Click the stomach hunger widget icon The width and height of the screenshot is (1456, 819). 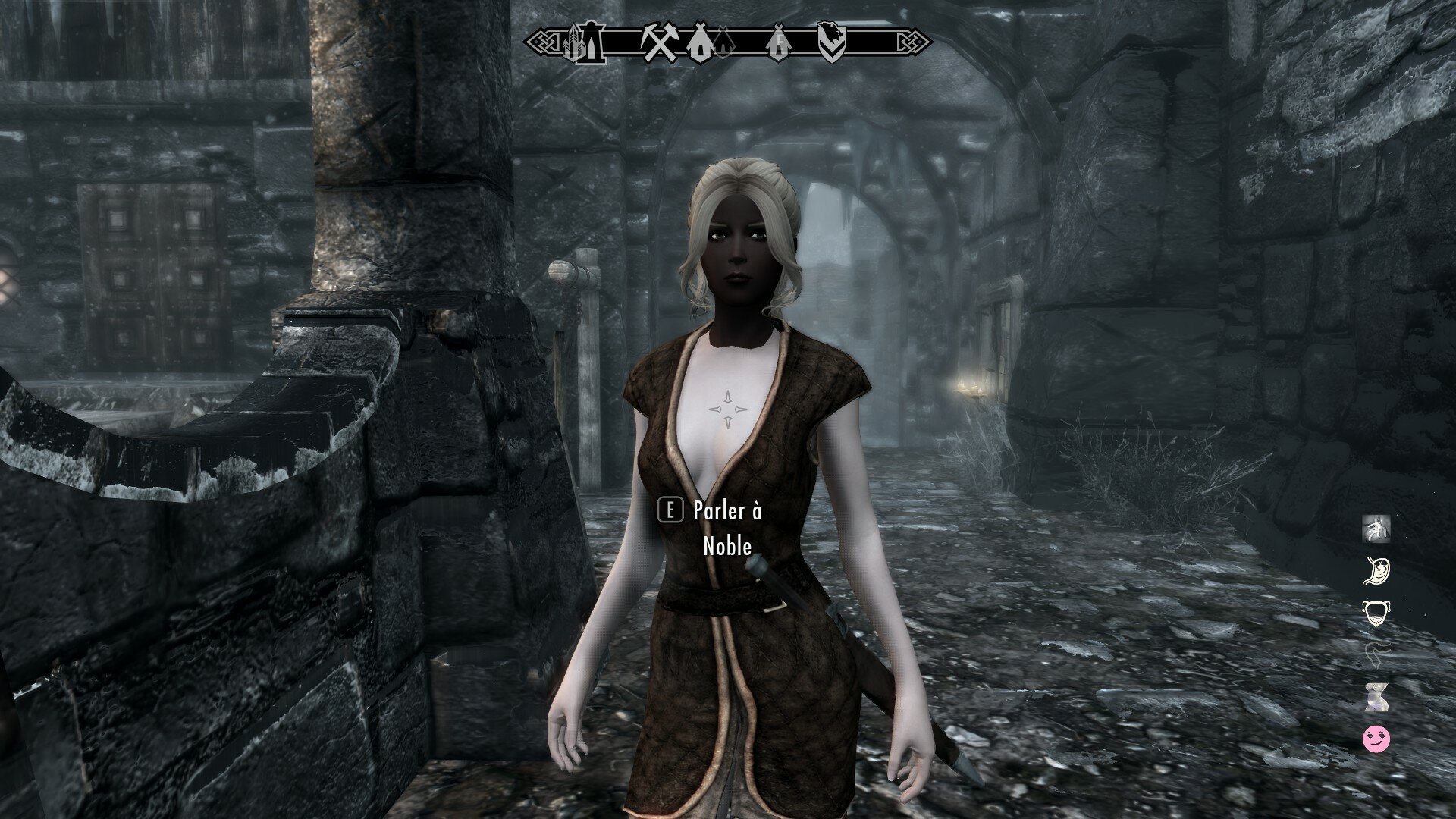coord(1376,570)
